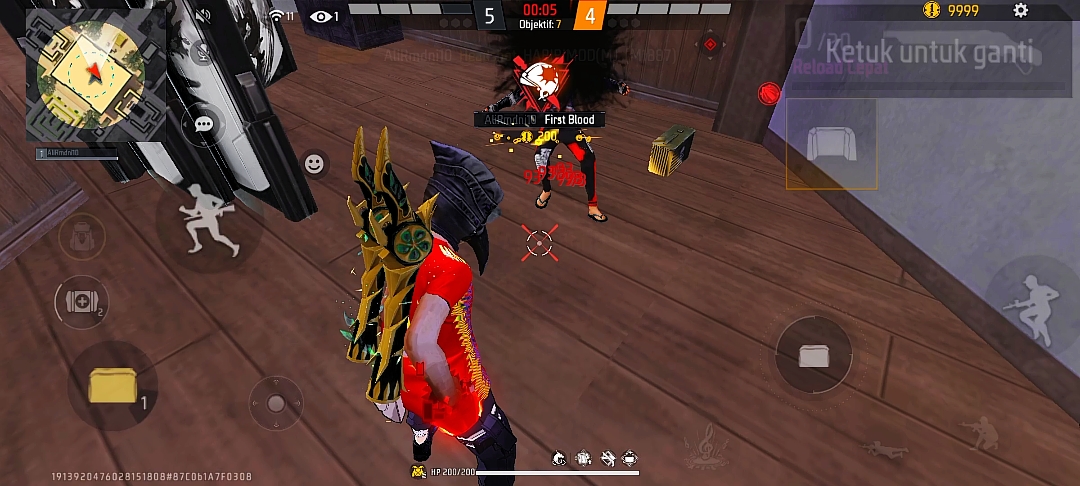The height and width of the screenshot is (486, 1080).
Task: Tap the movement joystick center
Action: point(276,403)
